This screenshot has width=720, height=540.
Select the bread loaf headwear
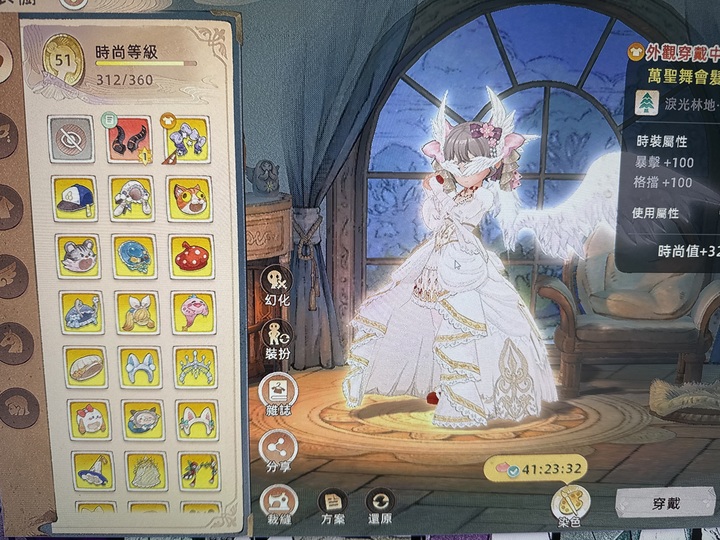[x=85, y=366]
